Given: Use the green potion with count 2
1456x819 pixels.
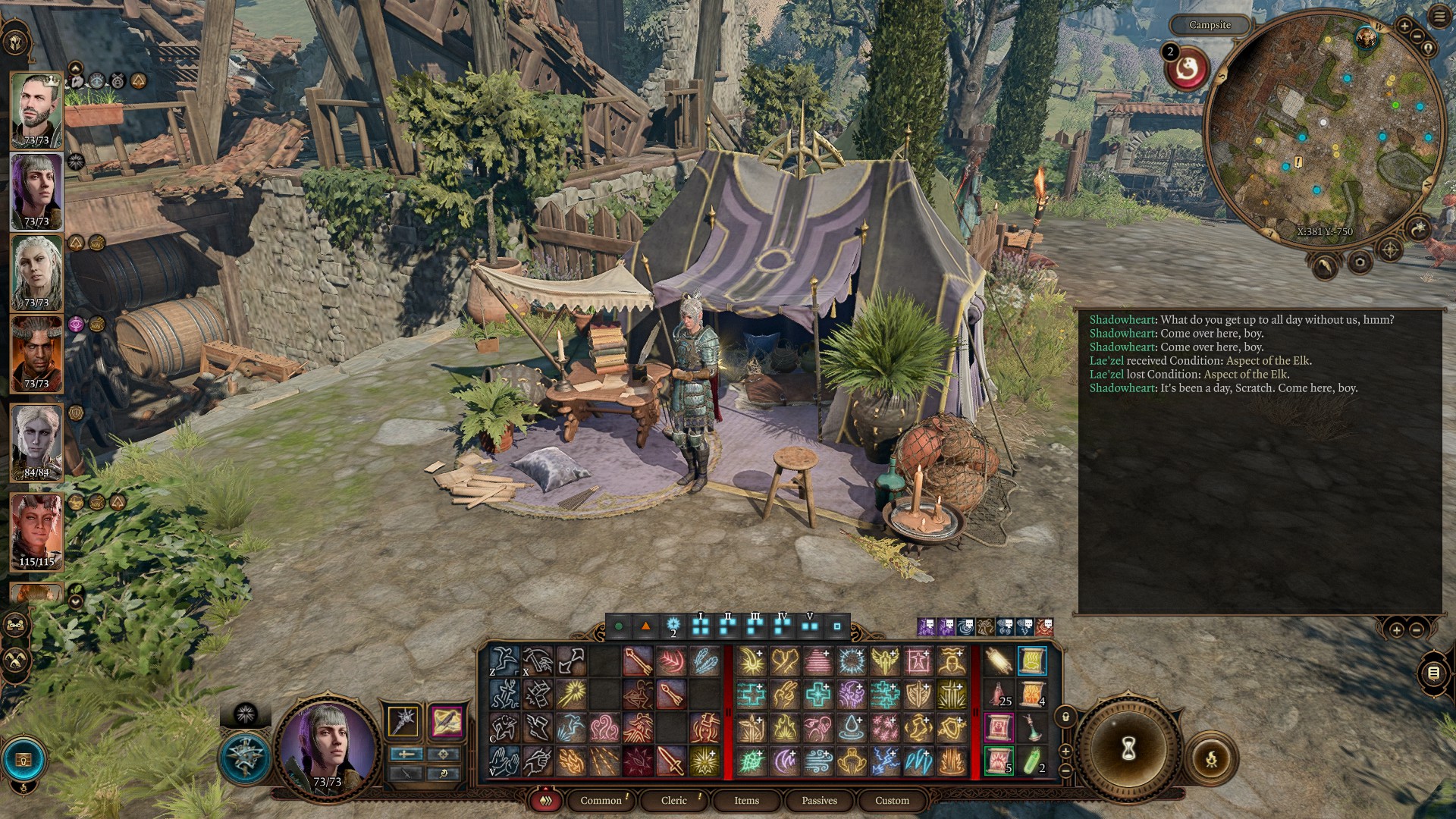Looking at the screenshot, I should pos(1032,761).
